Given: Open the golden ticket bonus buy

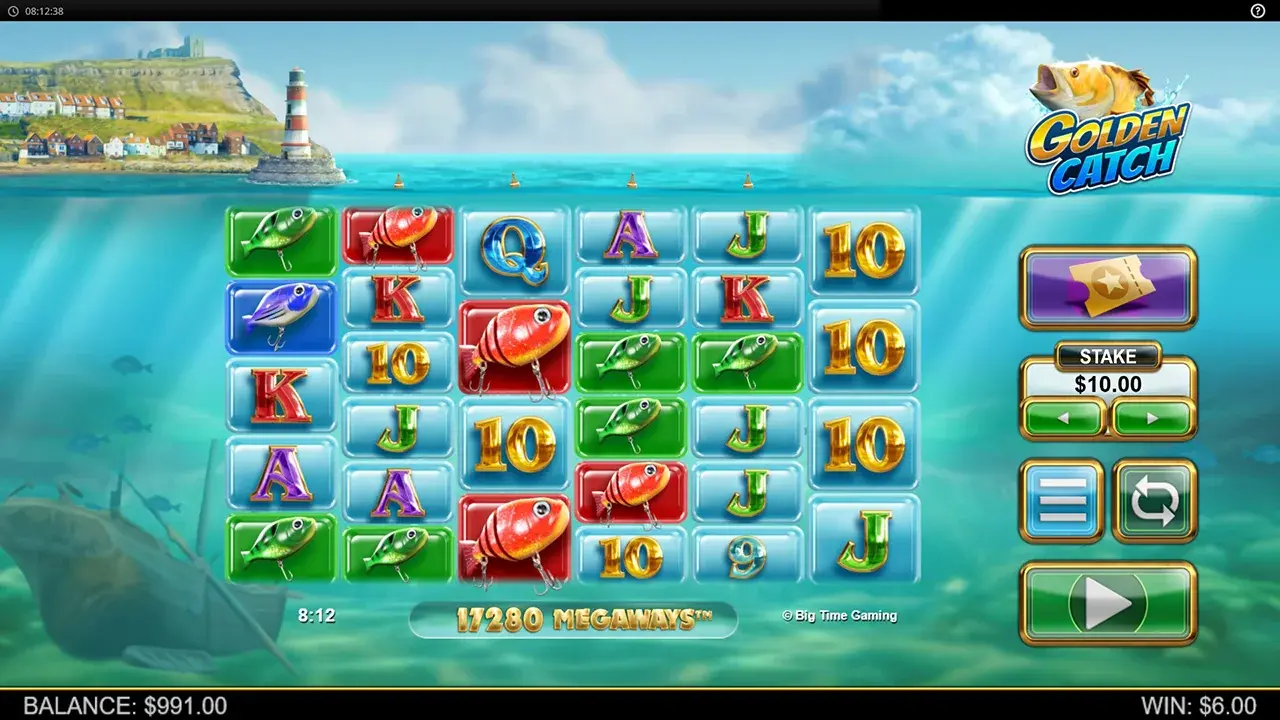Looking at the screenshot, I should coord(1108,287).
